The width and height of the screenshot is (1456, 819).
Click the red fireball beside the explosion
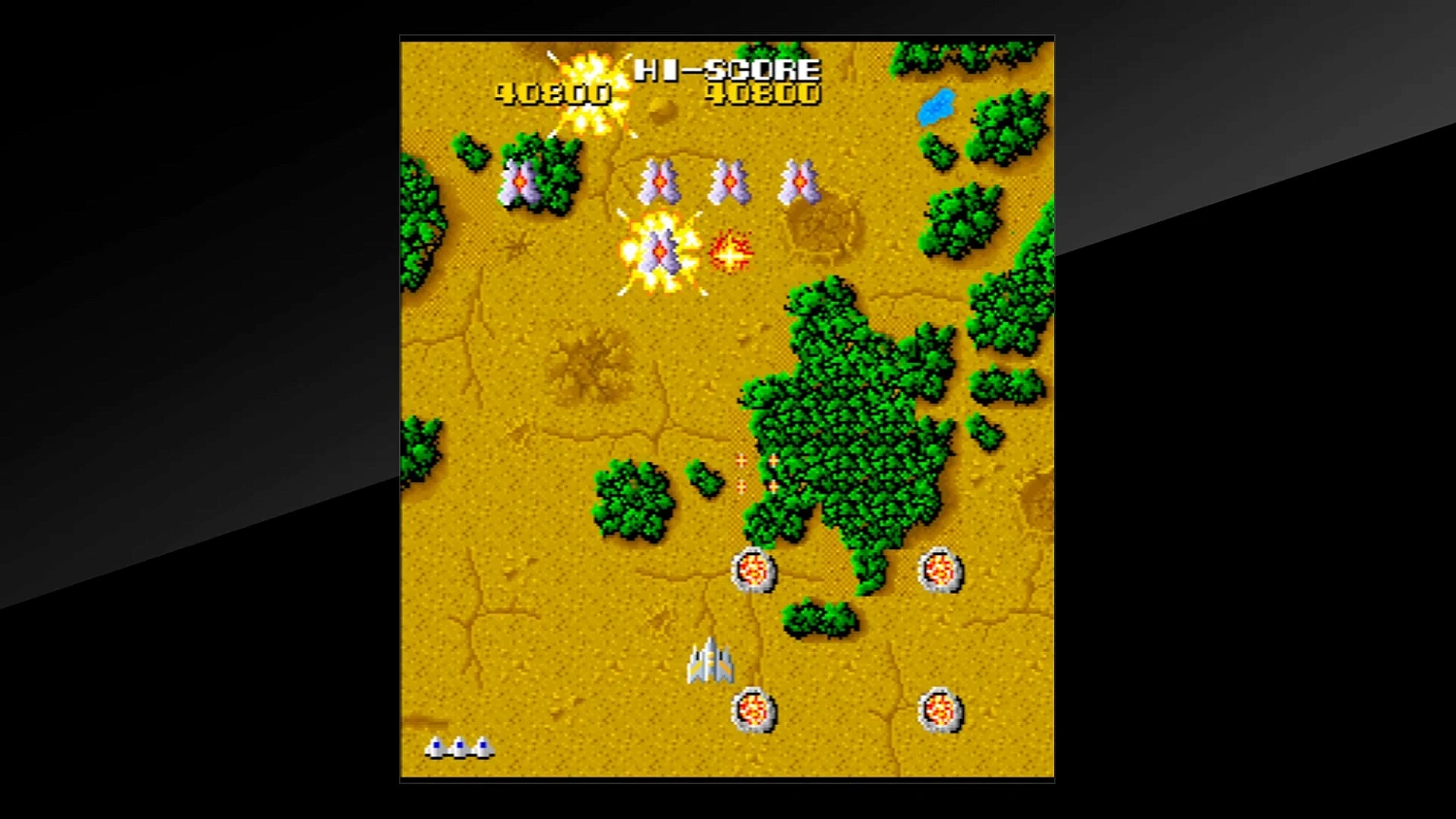[731, 250]
